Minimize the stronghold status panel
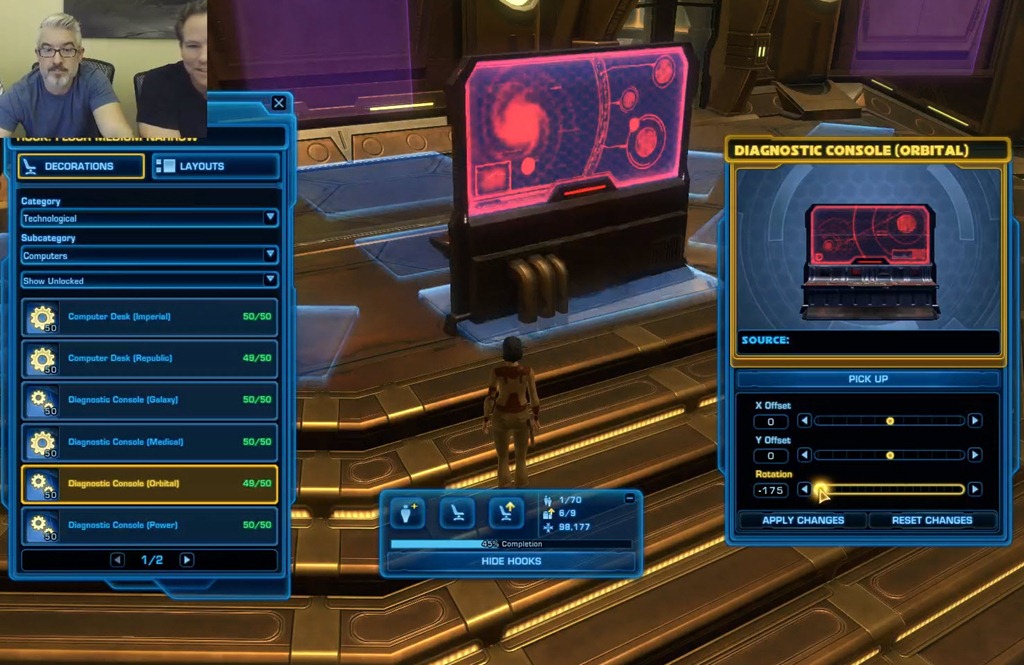1024x665 pixels. (x=629, y=498)
